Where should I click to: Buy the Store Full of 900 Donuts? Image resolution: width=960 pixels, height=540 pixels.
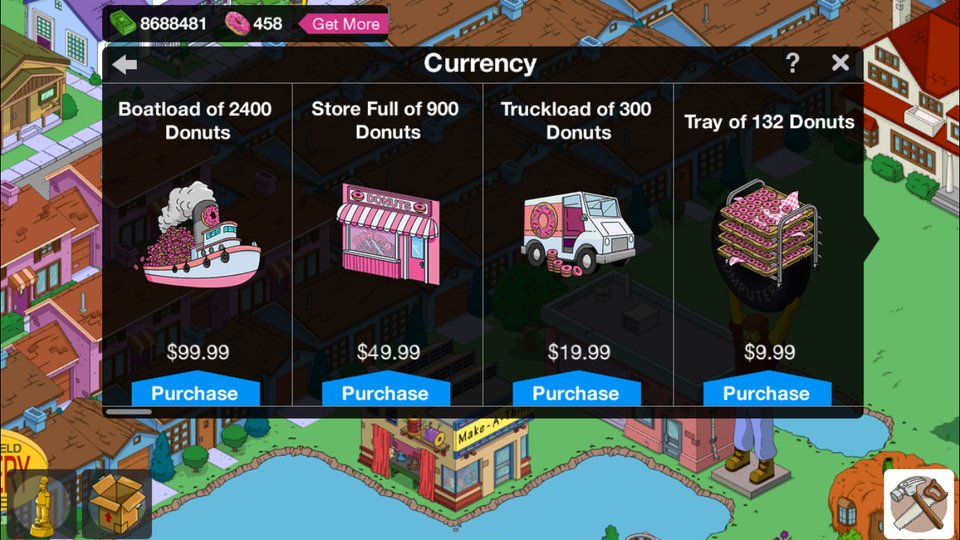tap(385, 393)
